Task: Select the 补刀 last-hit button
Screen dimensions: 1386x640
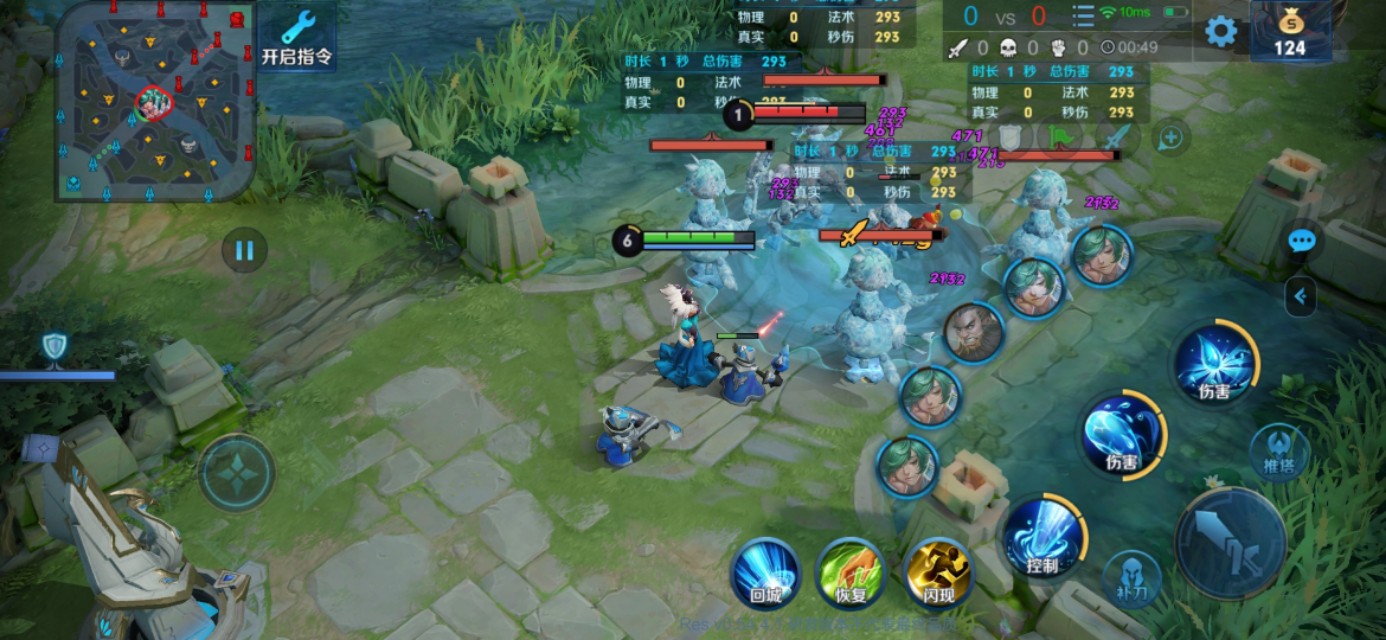Action: [x=1132, y=580]
